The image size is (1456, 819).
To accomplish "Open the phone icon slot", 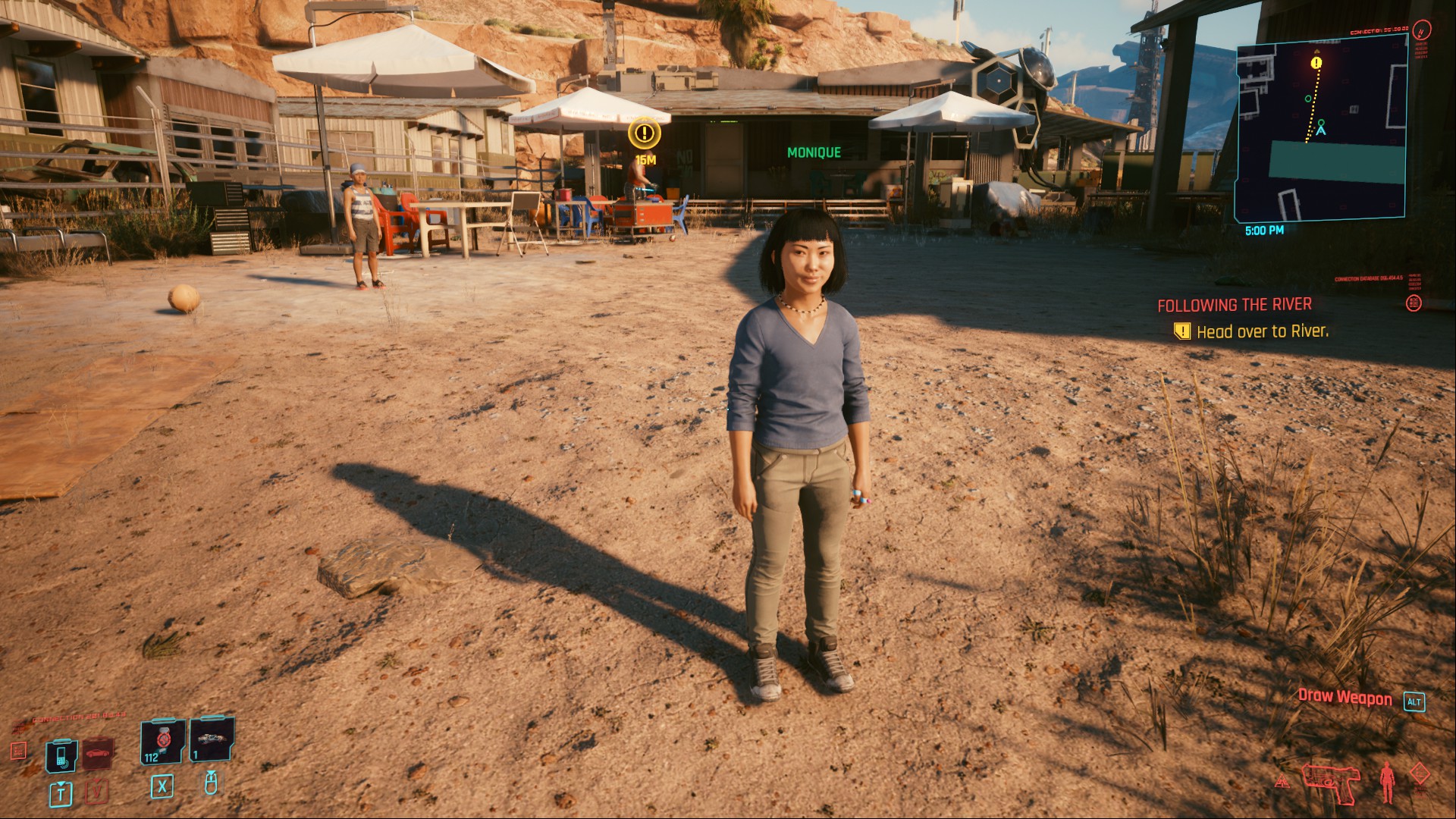I will tap(61, 754).
